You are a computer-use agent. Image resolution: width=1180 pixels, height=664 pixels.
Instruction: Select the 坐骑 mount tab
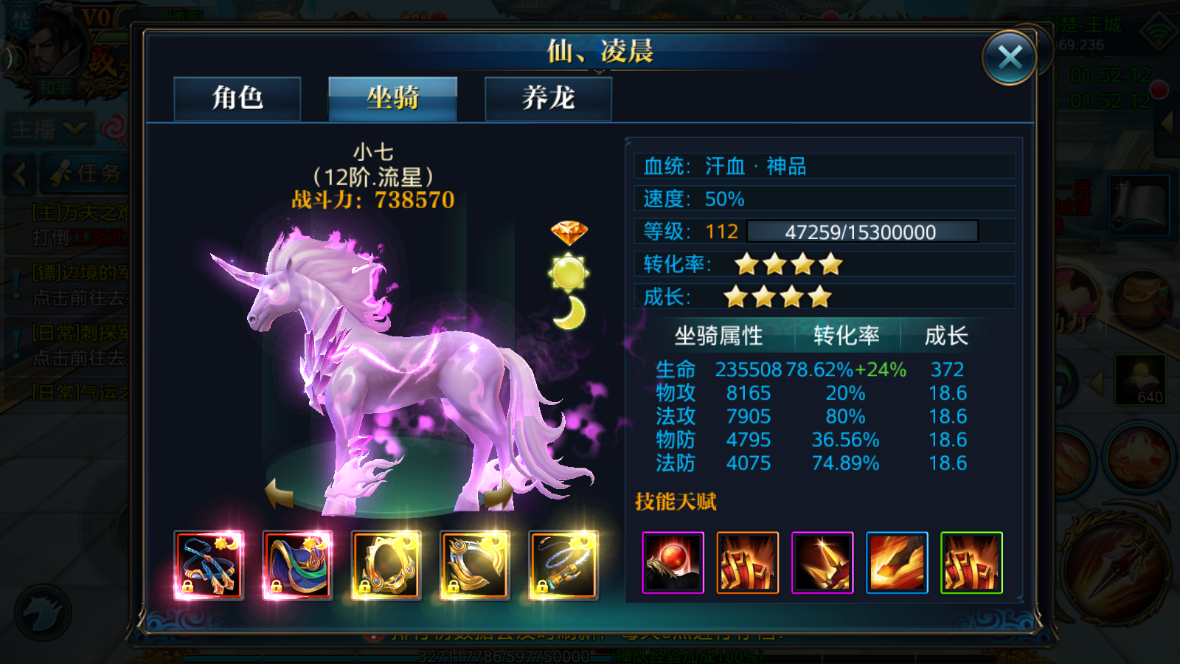[393, 99]
